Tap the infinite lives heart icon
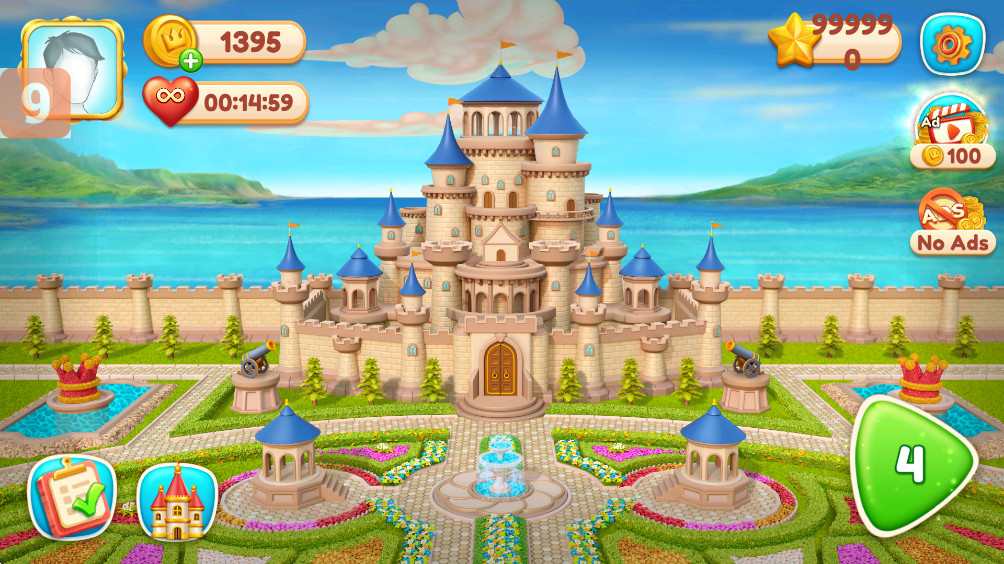Viewport: 1004px width, 564px height. (170, 101)
